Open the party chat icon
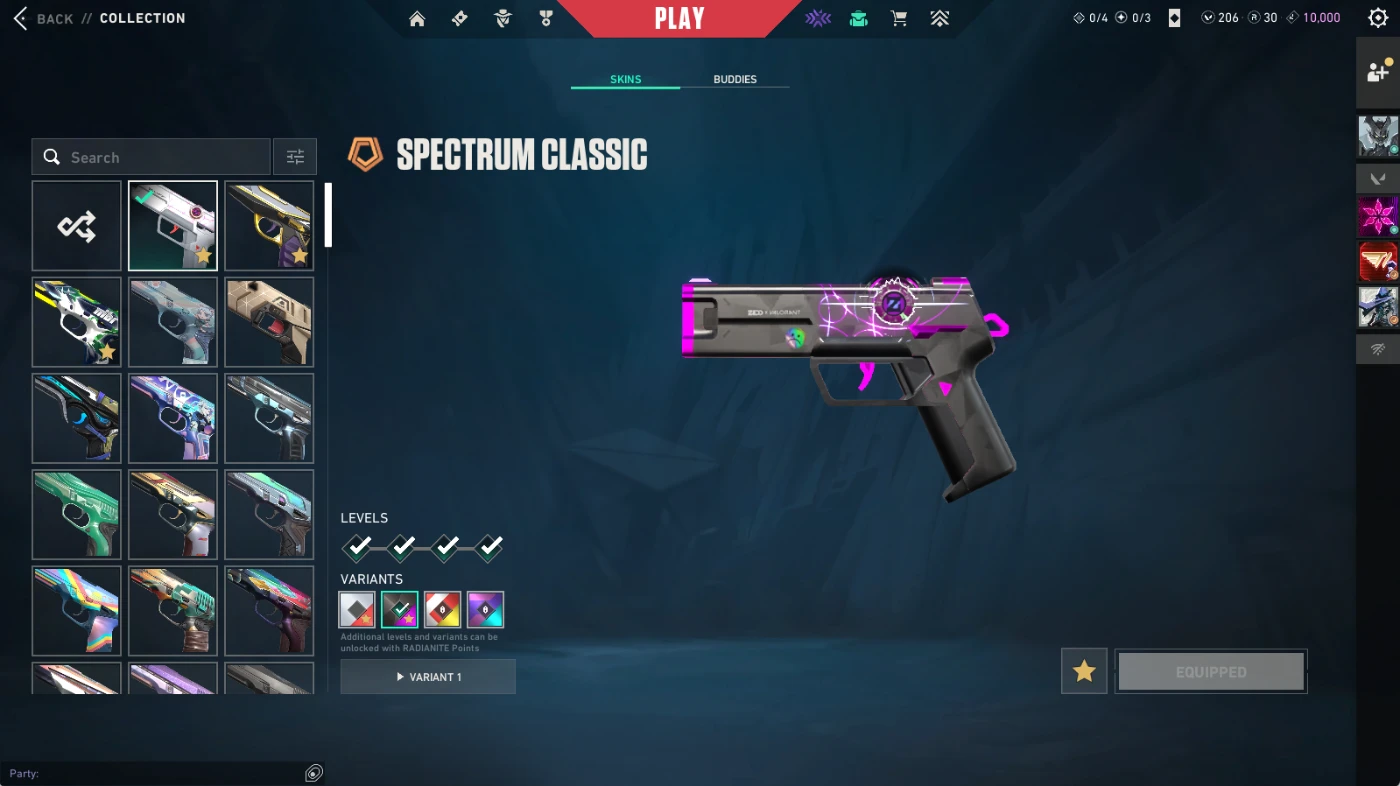Viewport: 1400px width, 786px height. pyautogui.click(x=314, y=773)
